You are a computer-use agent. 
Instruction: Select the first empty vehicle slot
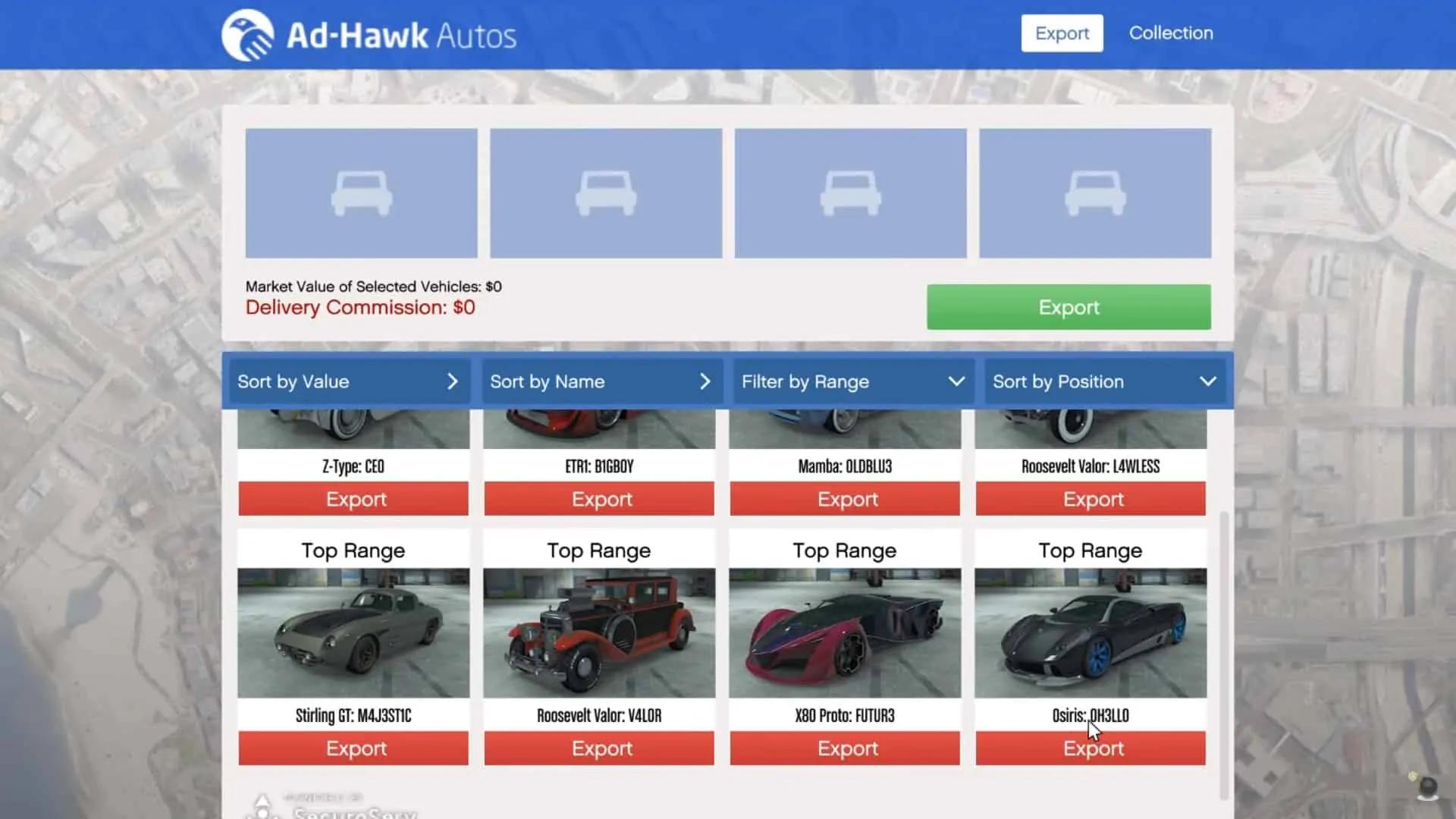click(360, 192)
